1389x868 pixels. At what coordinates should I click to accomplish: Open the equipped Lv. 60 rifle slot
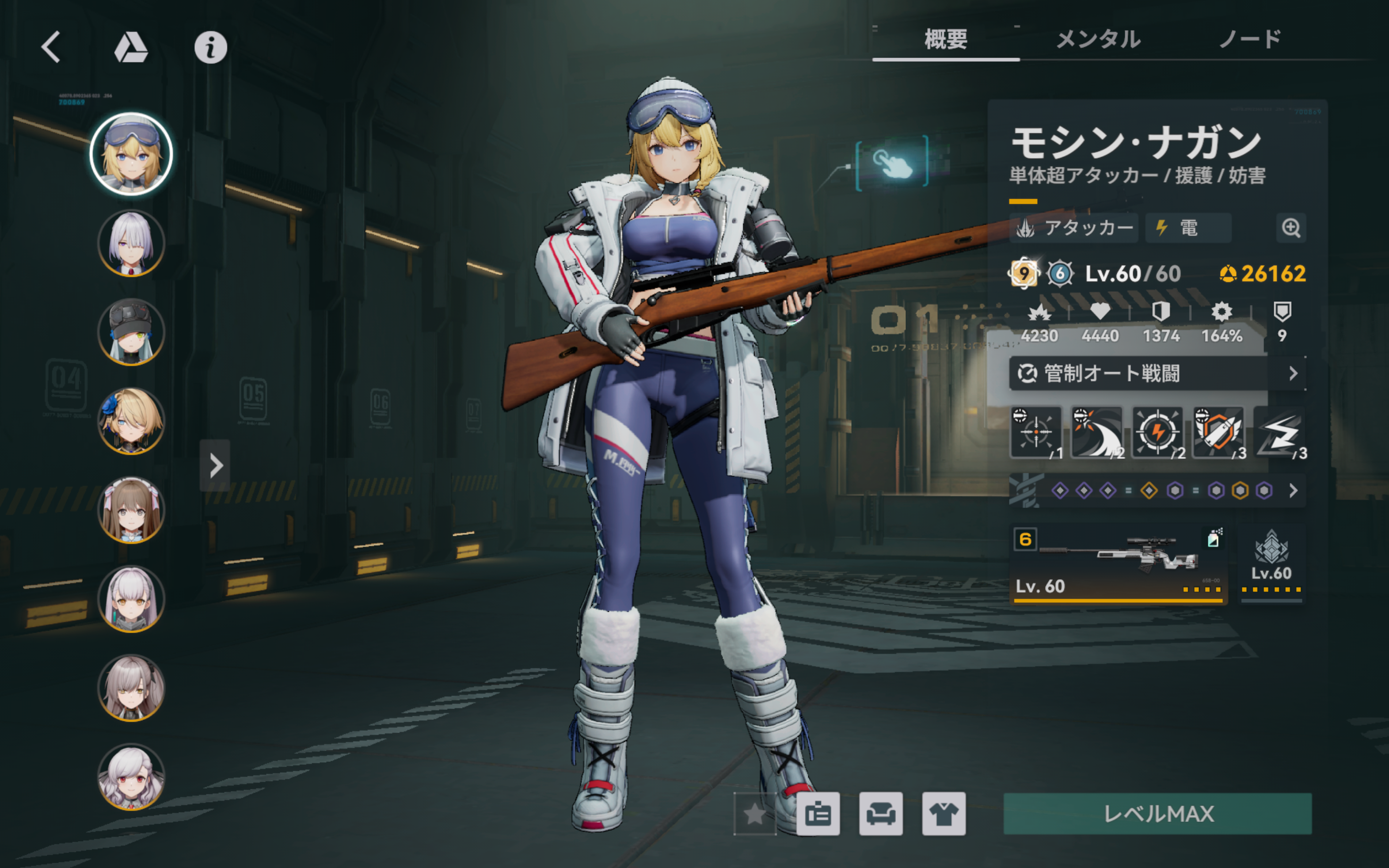[1118, 563]
